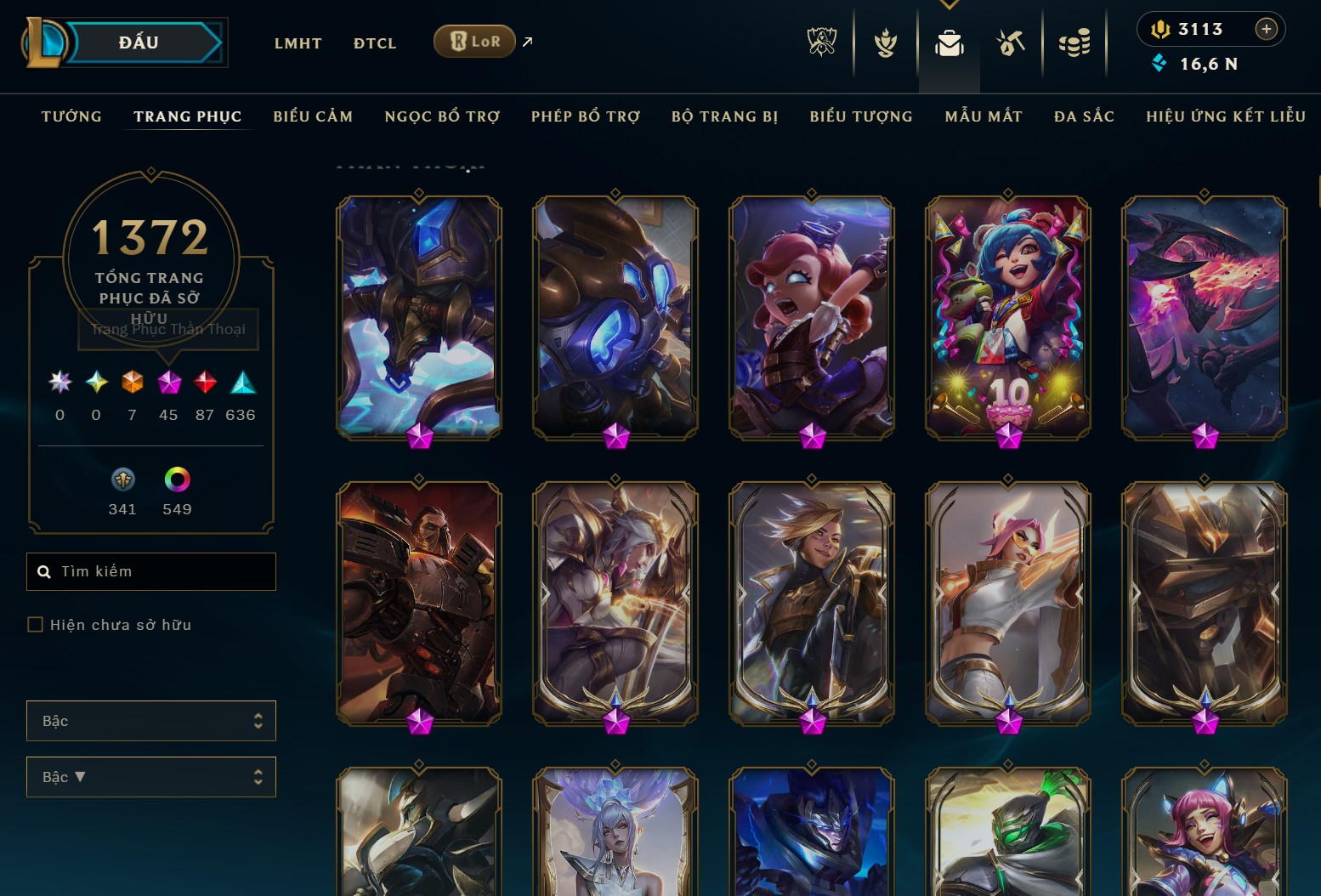Viewport: 1321px width, 896px height.
Task: Open the ranked stats icon
Action: tap(885, 43)
